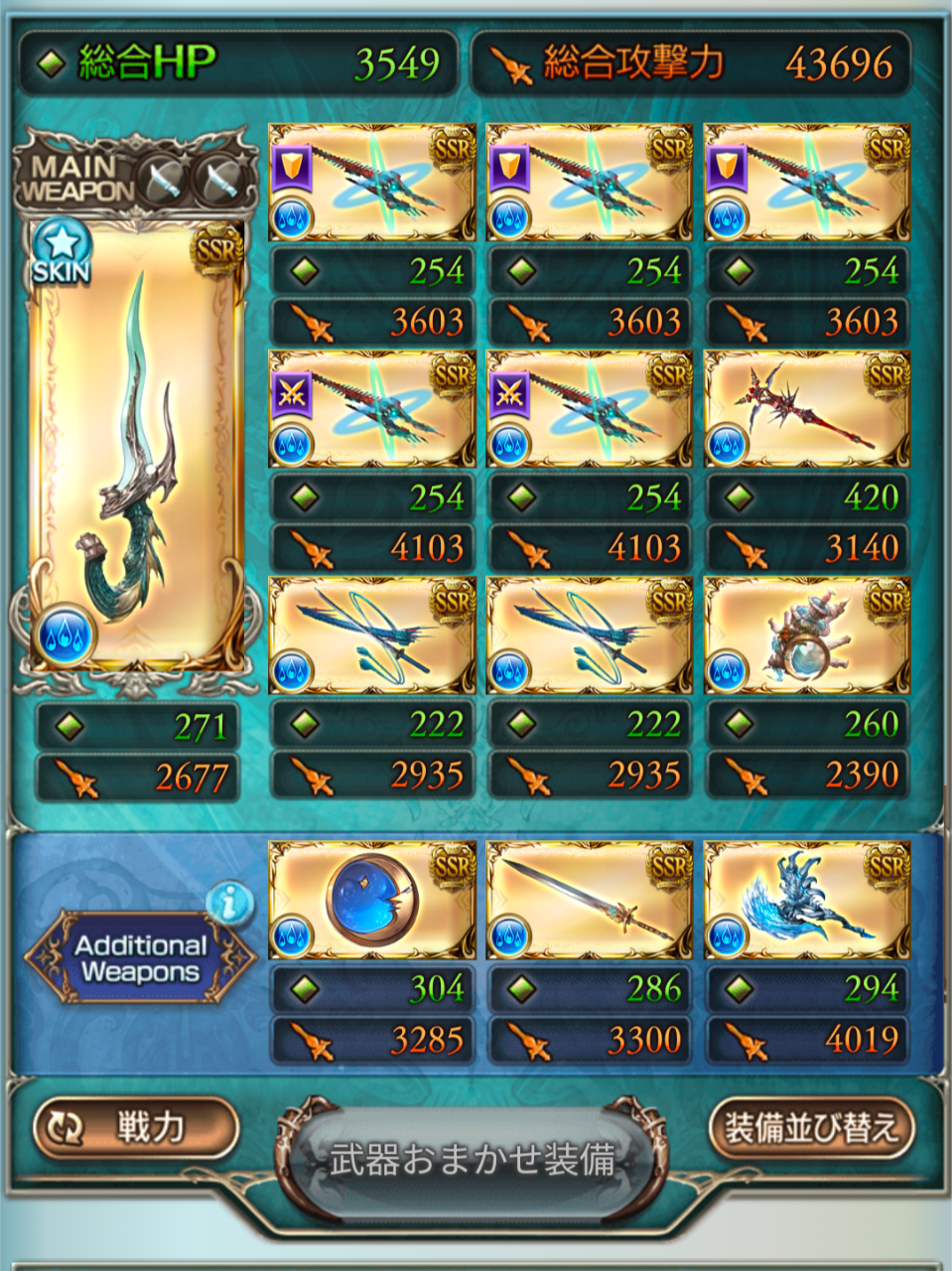Click the 戦力 switch button
Image resolution: width=952 pixels, height=1271 pixels.
(x=136, y=1127)
